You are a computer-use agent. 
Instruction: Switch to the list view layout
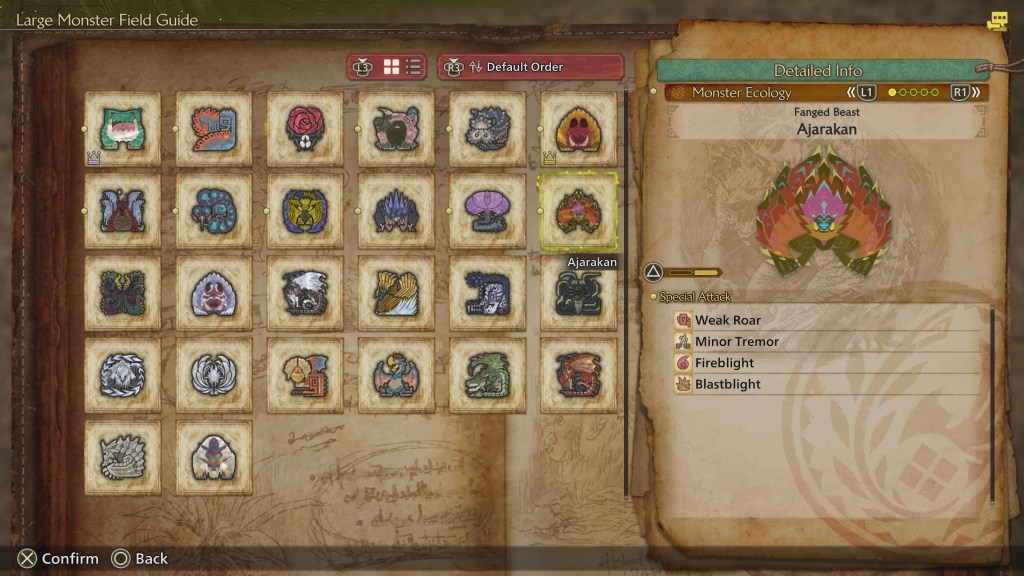(413, 67)
